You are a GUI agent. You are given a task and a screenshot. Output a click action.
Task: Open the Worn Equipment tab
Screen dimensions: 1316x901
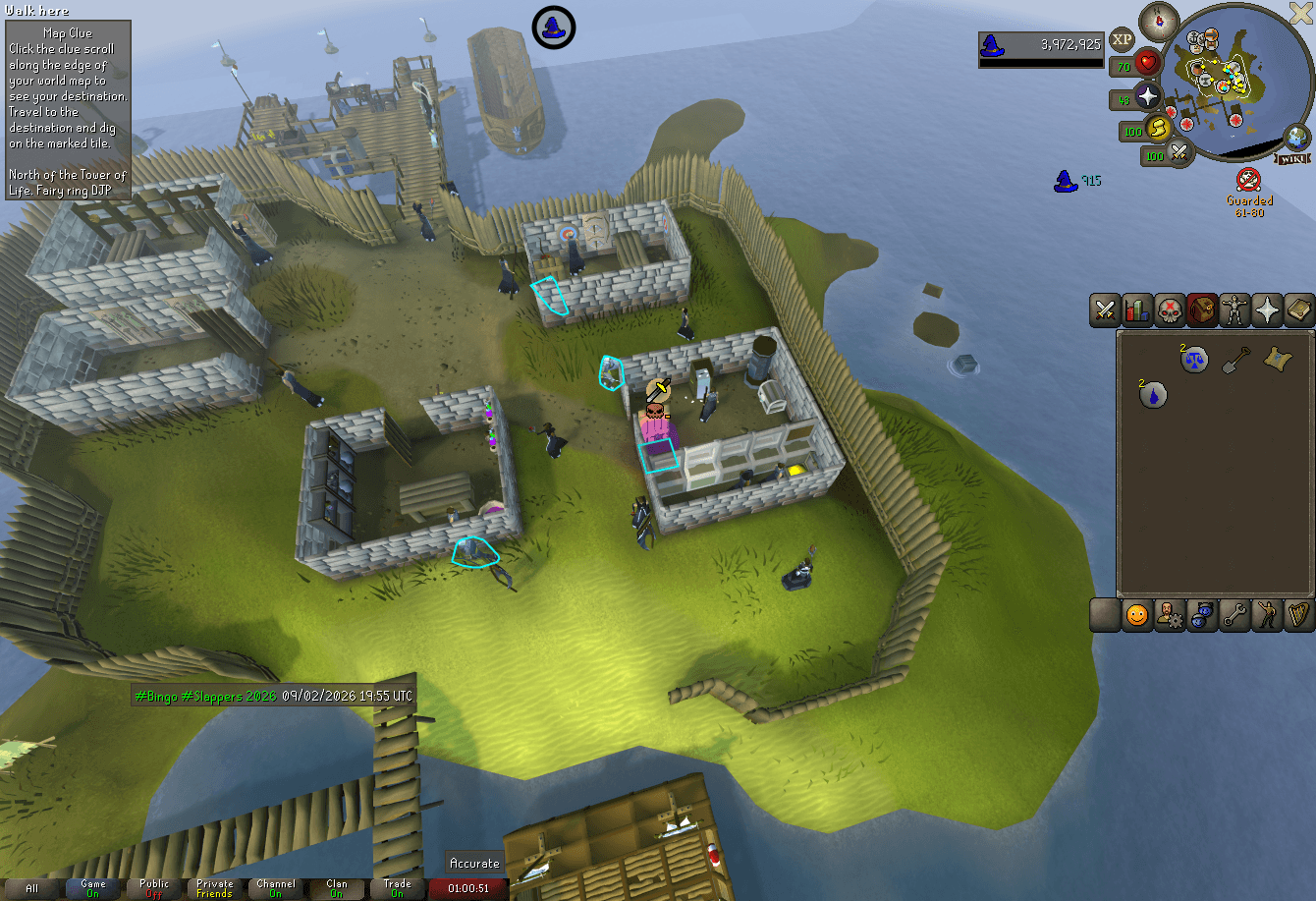click(1234, 310)
